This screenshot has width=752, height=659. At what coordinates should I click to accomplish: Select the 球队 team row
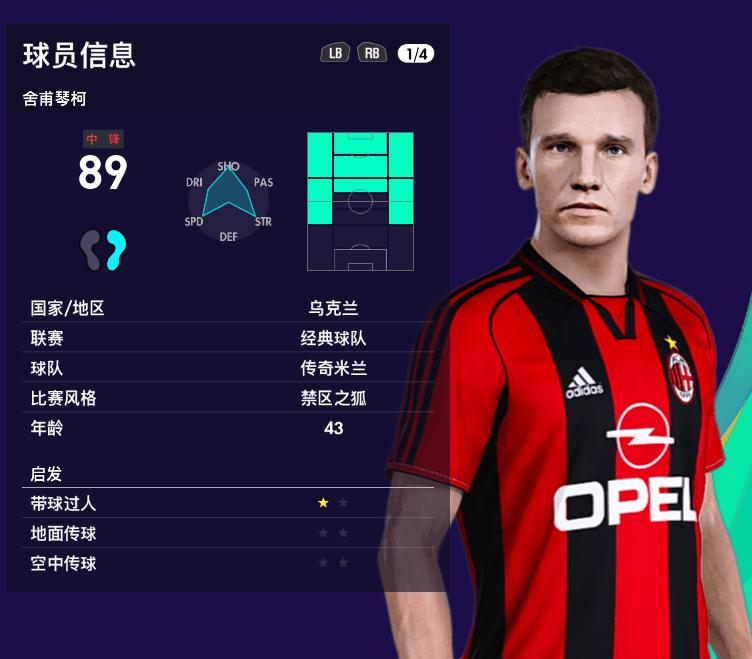click(230, 368)
